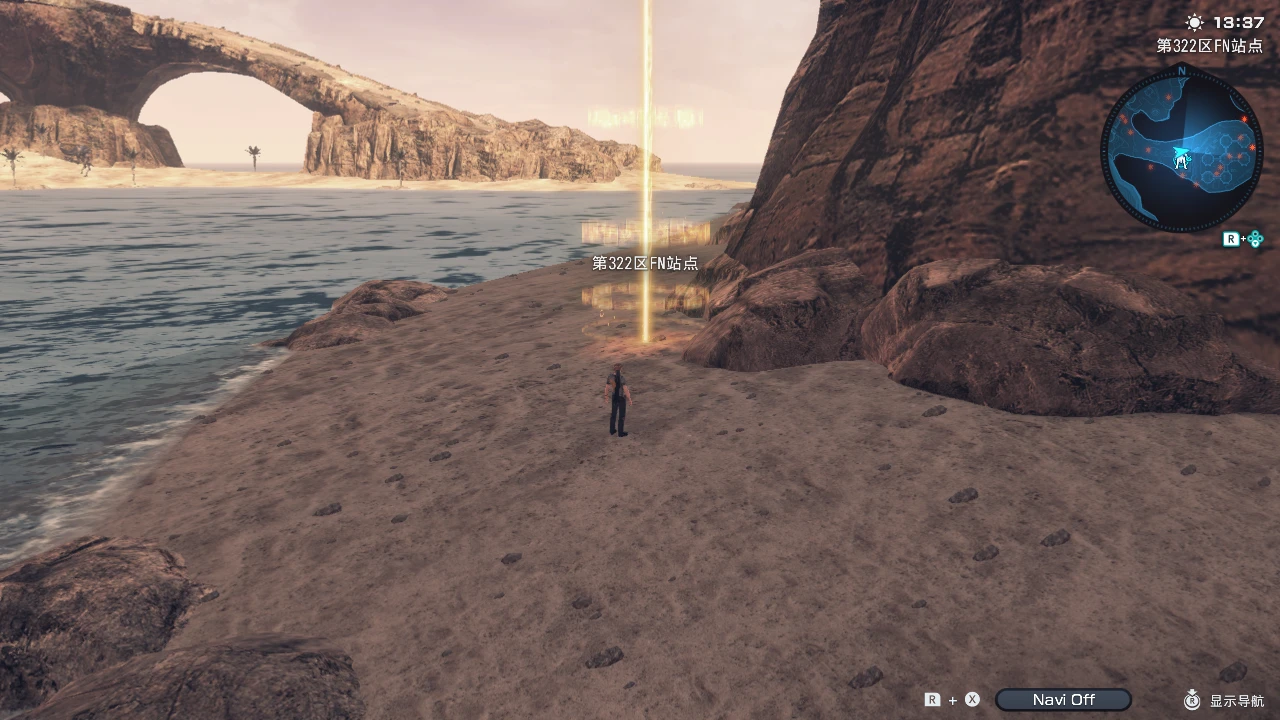The image size is (1280, 720).
Task: Open the minimap to expand the full map
Action: 1180,155
